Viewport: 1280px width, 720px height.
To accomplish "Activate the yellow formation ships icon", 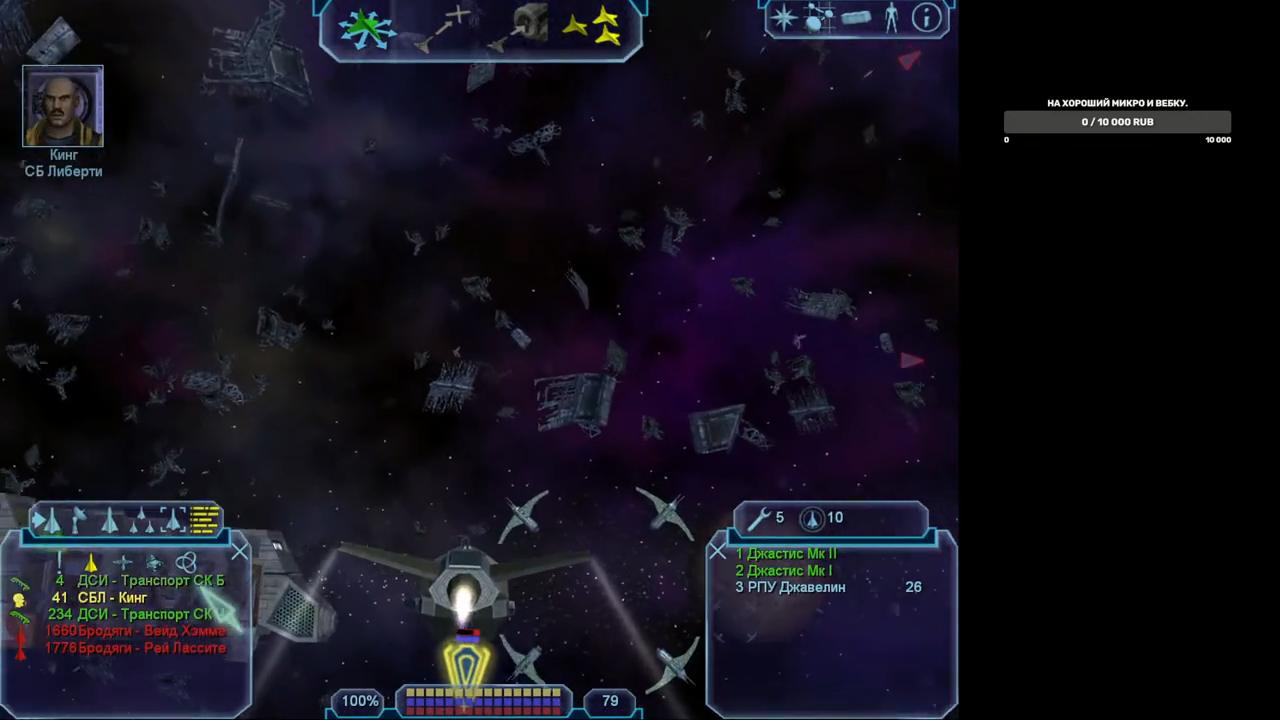I will pyautogui.click(x=593, y=27).
